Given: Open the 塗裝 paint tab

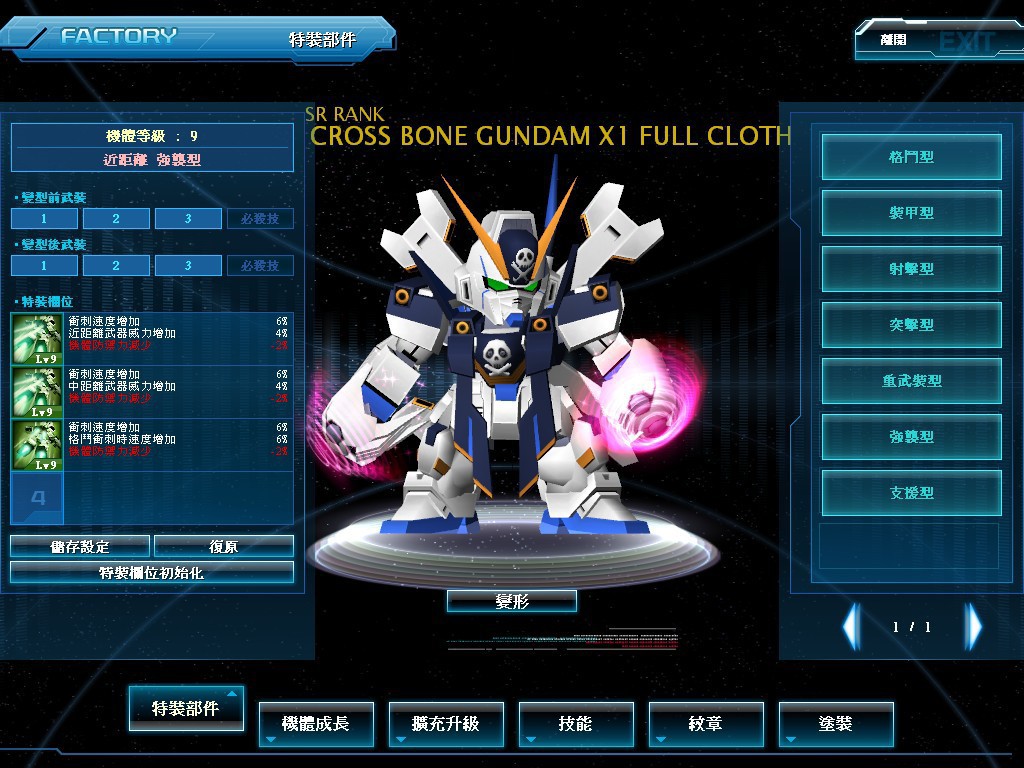Looking at the screenshot, I should (836, 724).
